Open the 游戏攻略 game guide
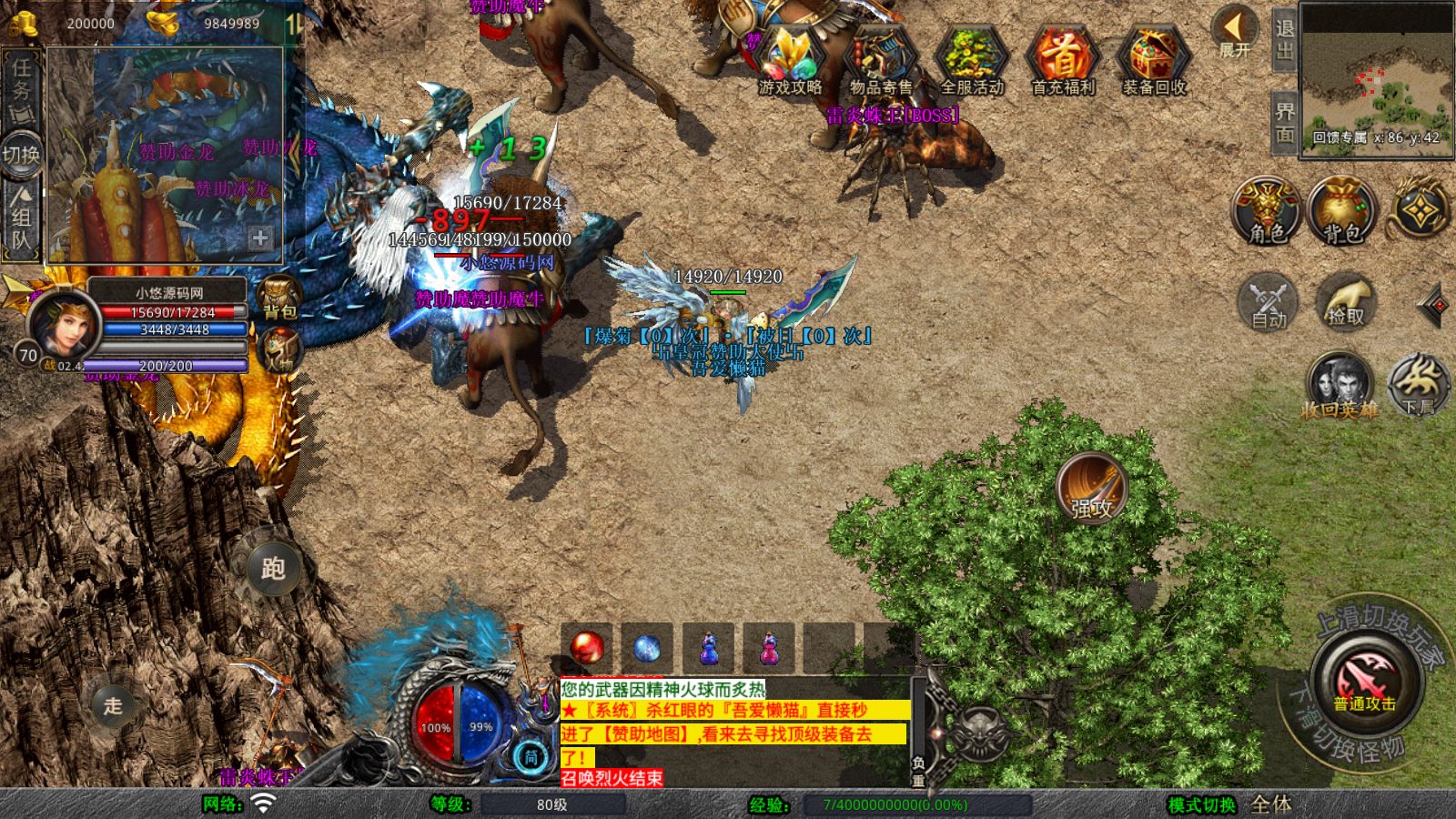This screenshot has width=1456, height=819. click(790, 60)
